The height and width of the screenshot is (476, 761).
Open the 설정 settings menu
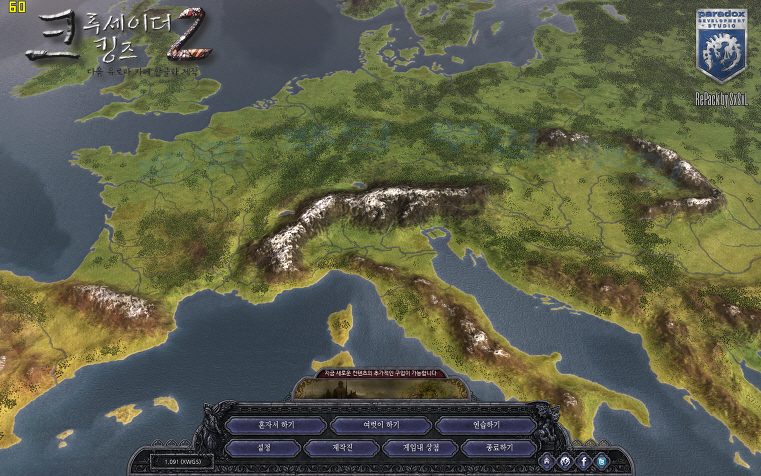[264, 447]
